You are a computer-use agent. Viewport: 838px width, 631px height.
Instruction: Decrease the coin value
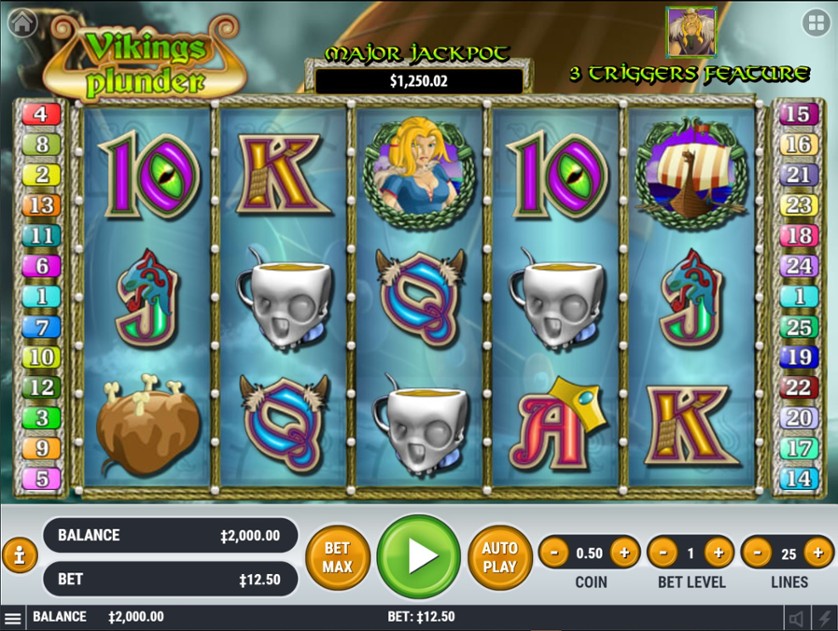pyautogui.click(x=554, y=552)
